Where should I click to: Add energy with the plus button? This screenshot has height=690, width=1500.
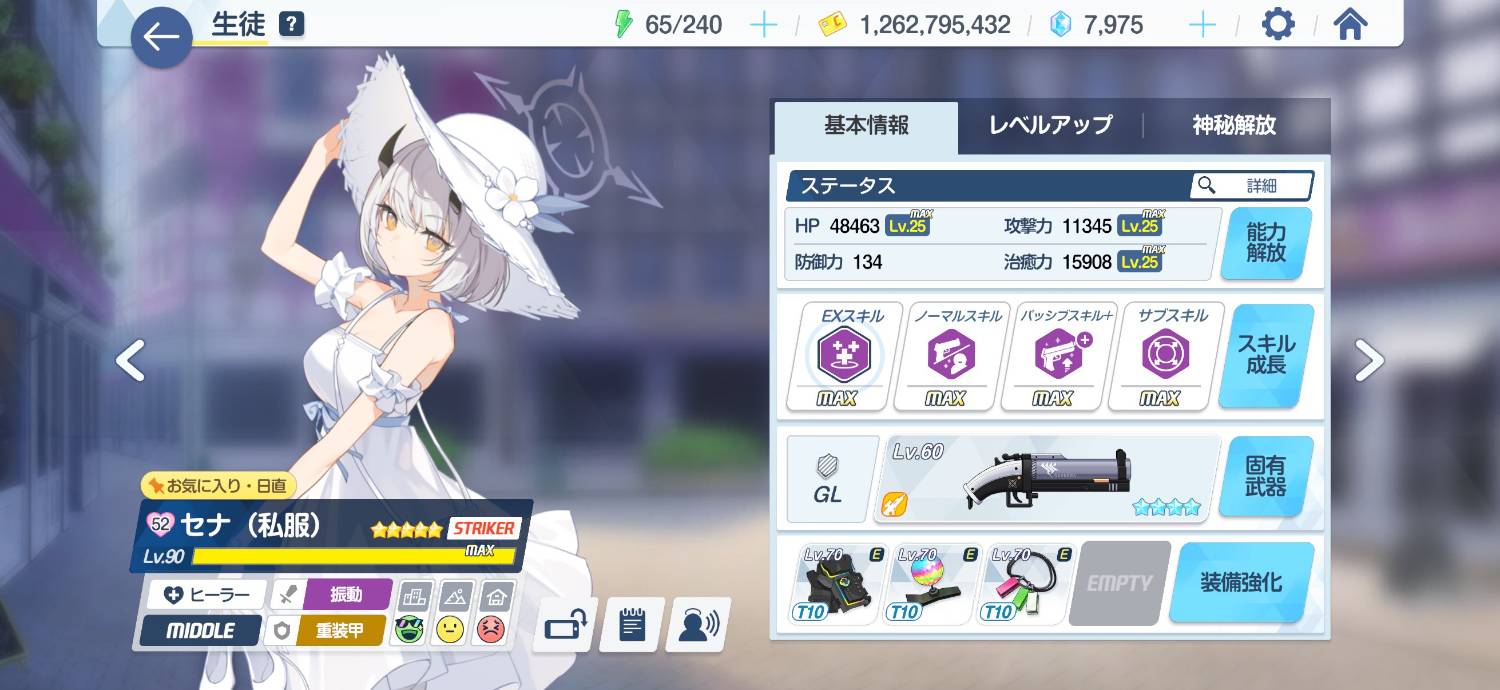click(763, 25)
